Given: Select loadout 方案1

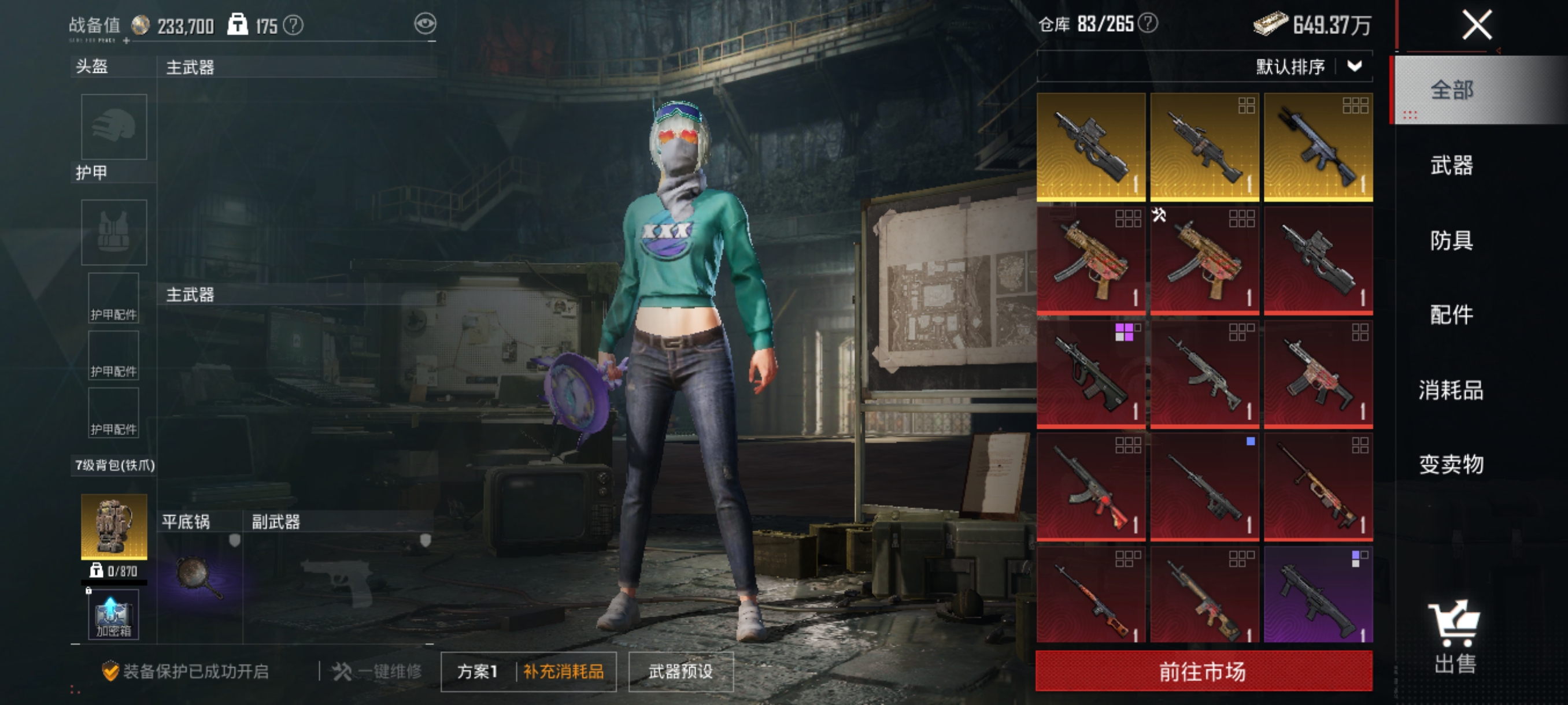Looking at the screenshot, I should [x=477, y=671].
